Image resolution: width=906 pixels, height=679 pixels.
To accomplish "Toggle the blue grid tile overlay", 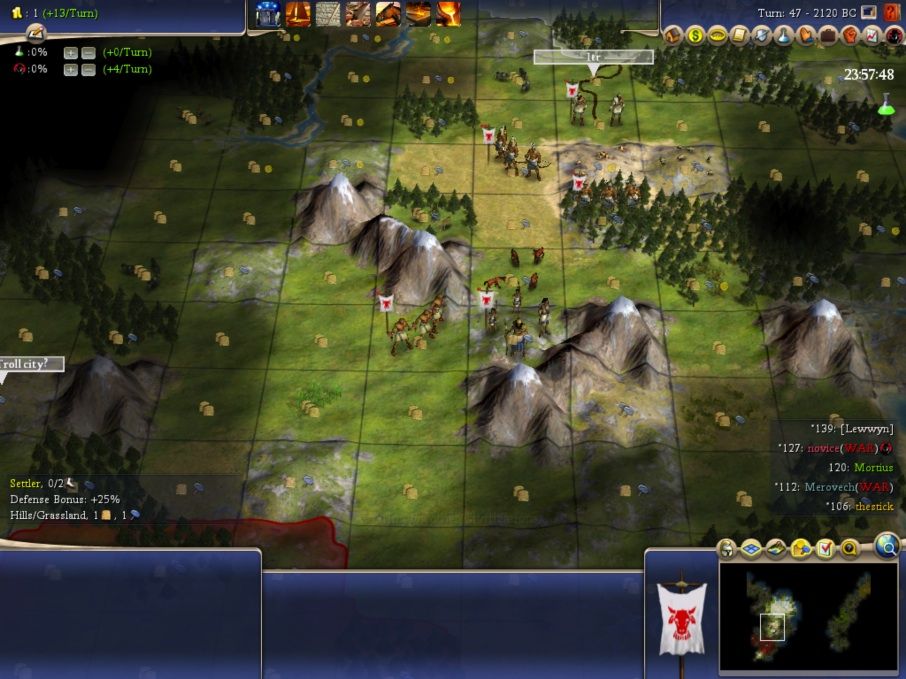I will pyautogui.click(x=750, y=549).
